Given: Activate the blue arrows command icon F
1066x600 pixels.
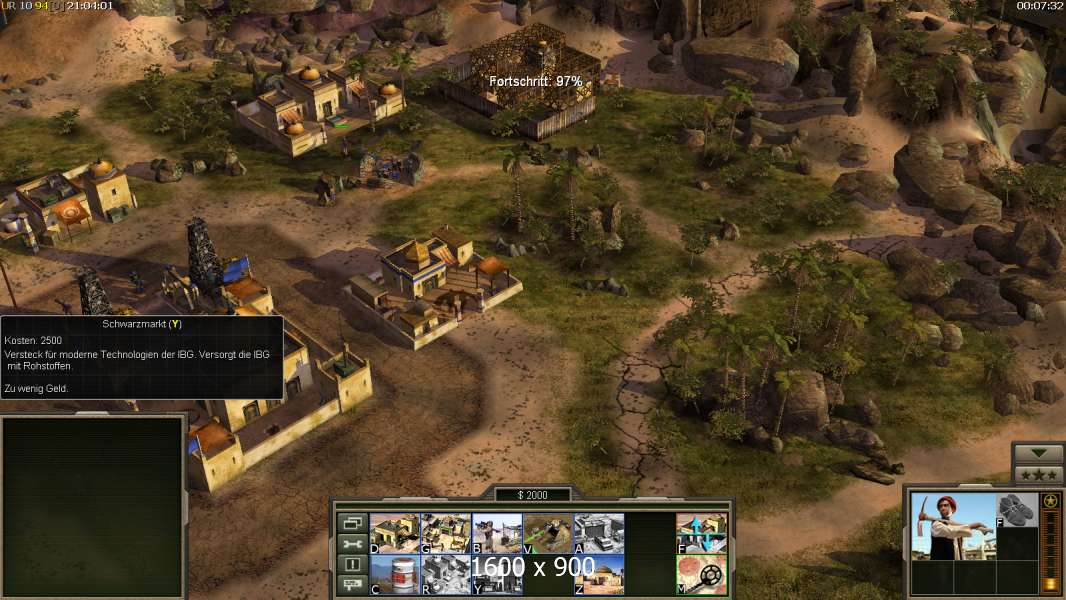Looking at the screenshot, I should (x=701, y=533).
